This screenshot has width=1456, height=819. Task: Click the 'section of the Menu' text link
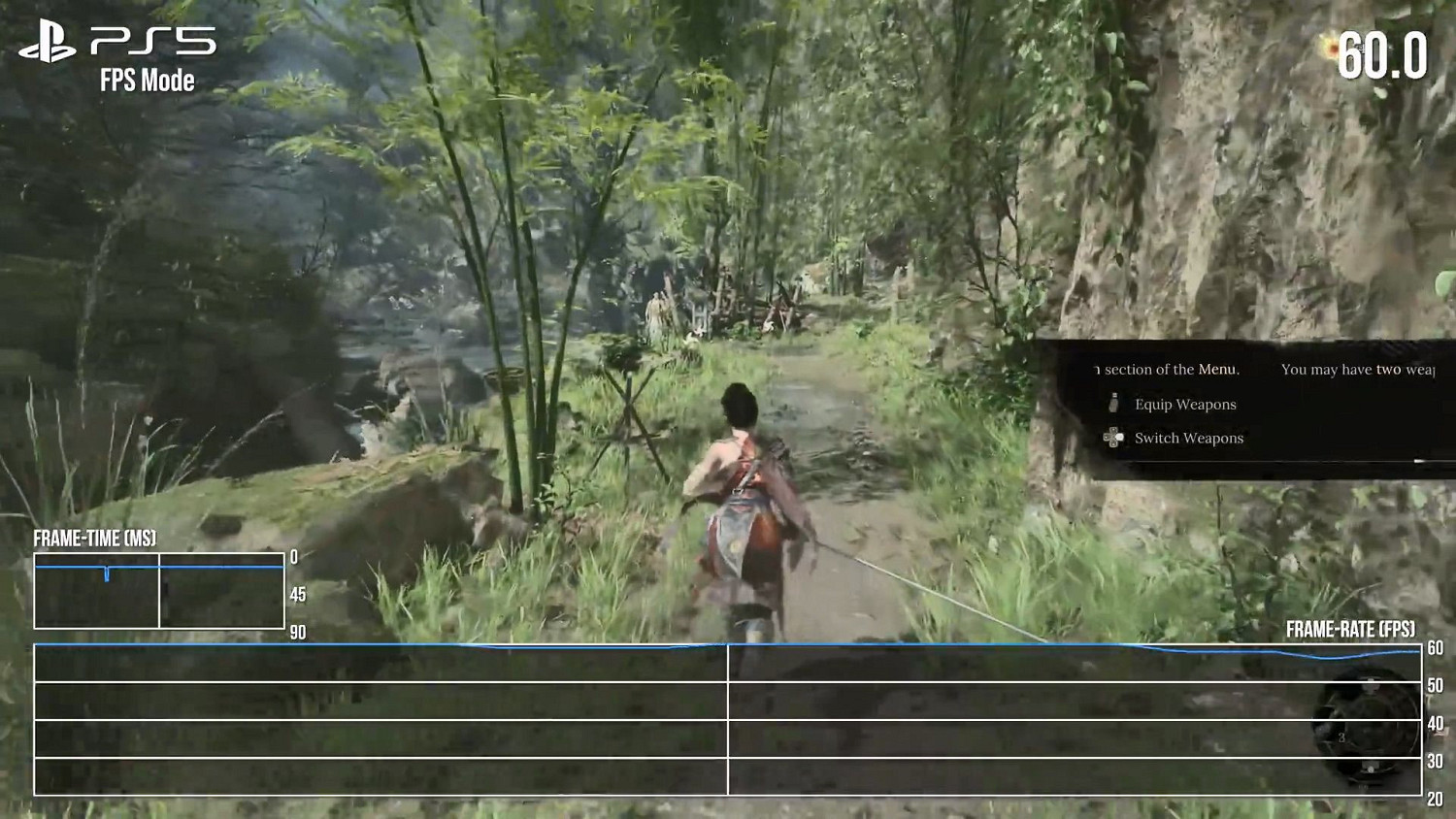tap(1165, 370)
